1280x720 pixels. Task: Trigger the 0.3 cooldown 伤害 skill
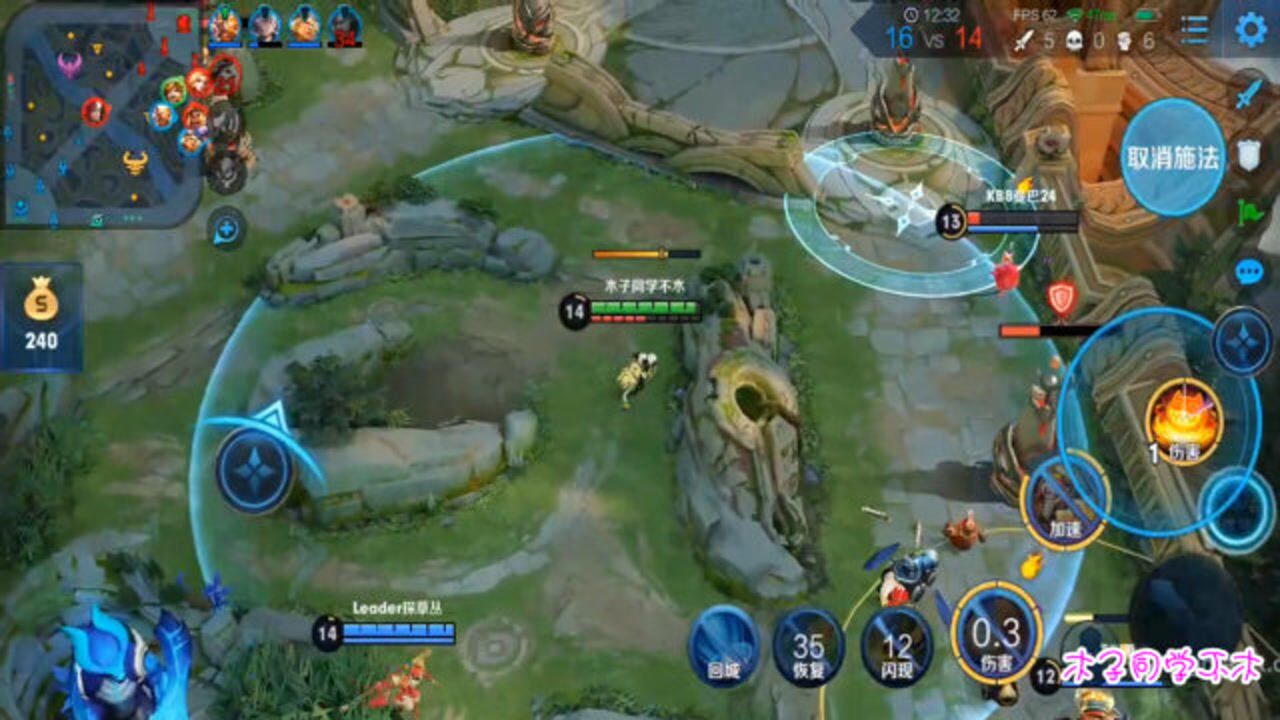(x=996, y=633)
